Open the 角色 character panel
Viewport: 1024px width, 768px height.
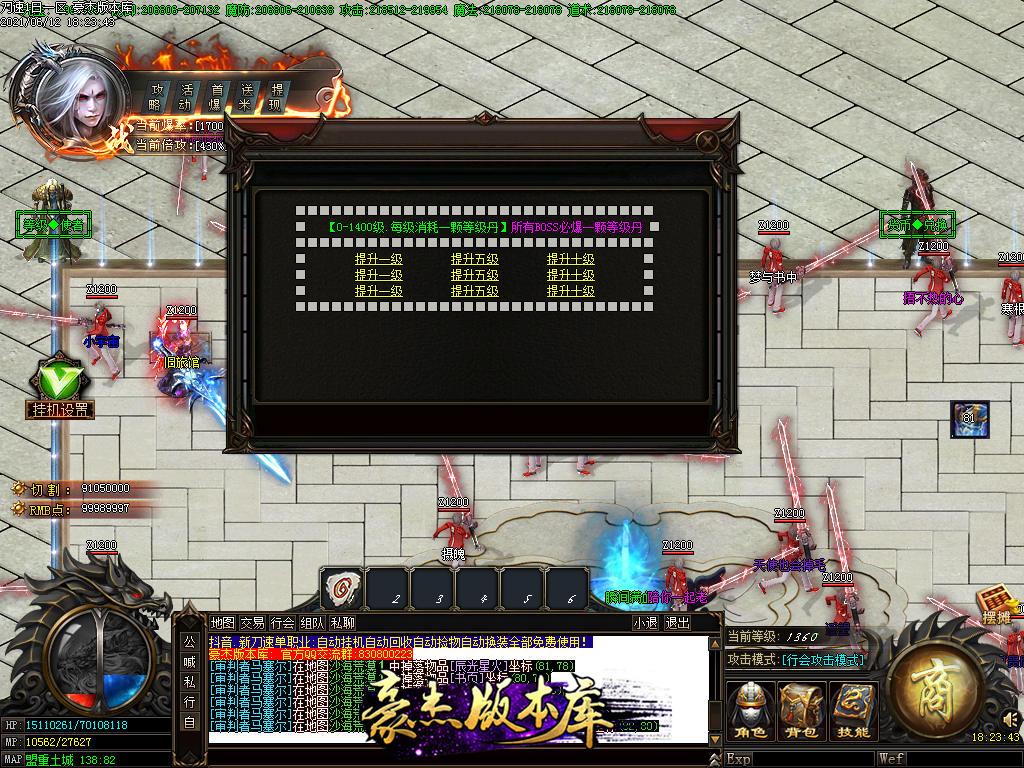tap(750, 711)
